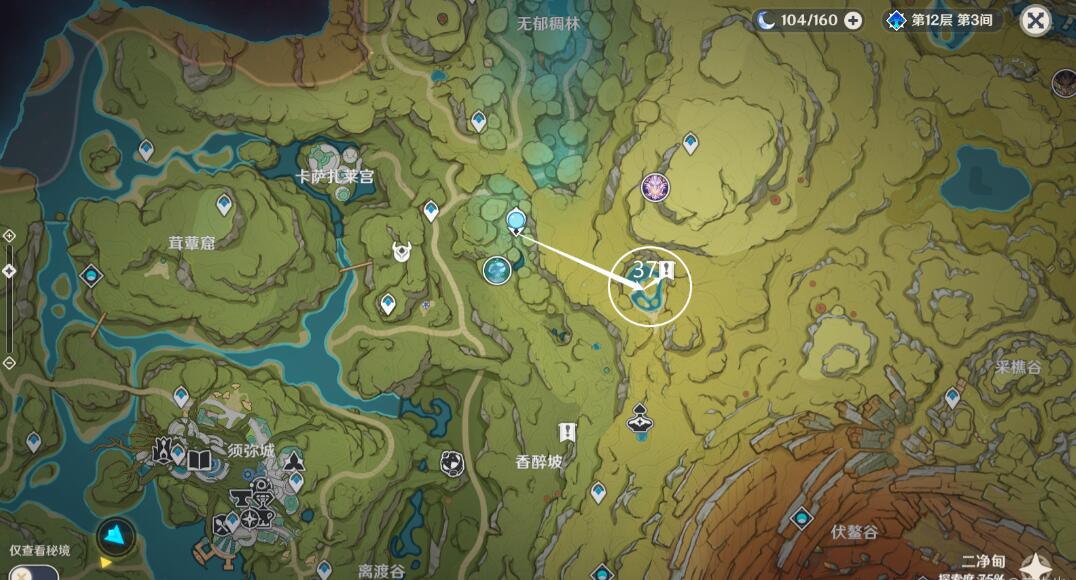Add resin using the plus button

tap(853, 20)
